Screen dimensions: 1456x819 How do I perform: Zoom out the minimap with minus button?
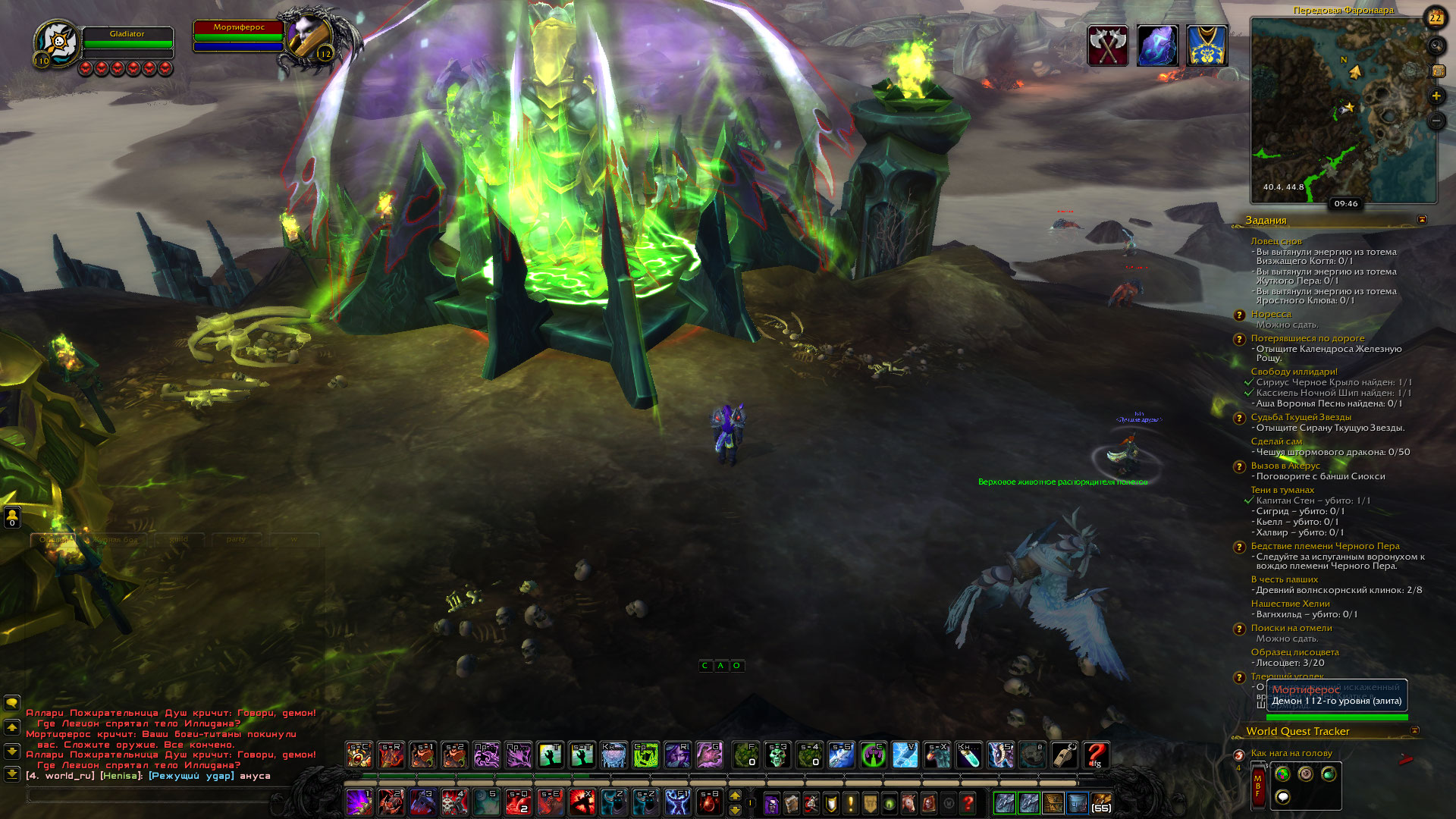(1436, 121)
